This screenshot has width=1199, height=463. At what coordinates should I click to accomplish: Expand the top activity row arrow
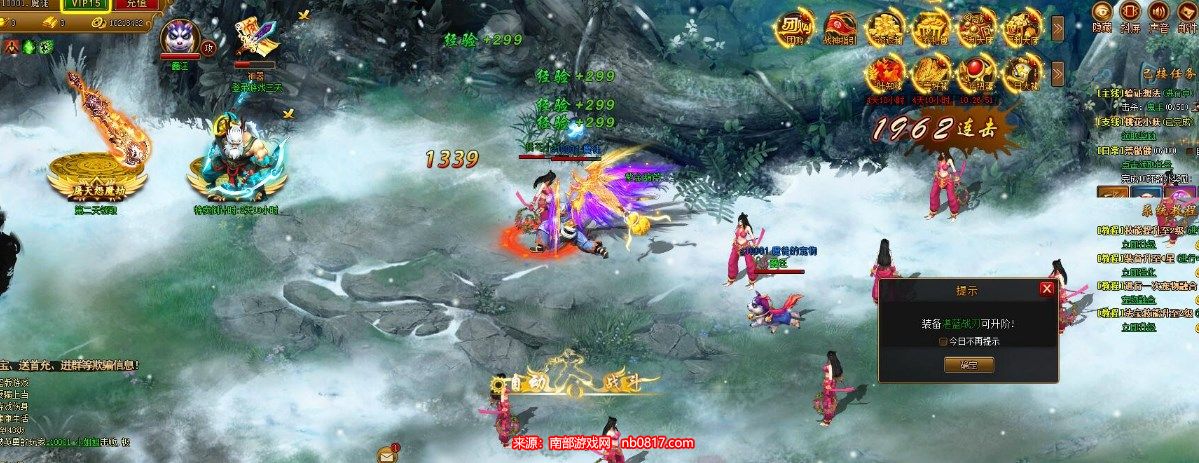click(x=1058, y=27)
